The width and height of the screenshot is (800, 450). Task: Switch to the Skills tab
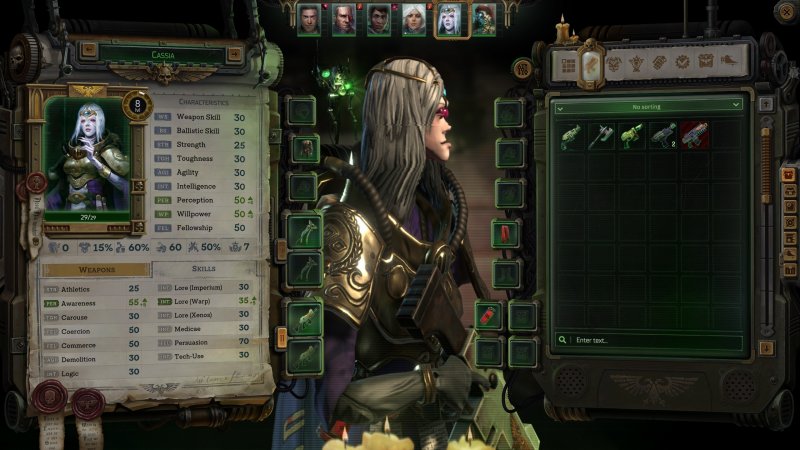coord(203,269)
